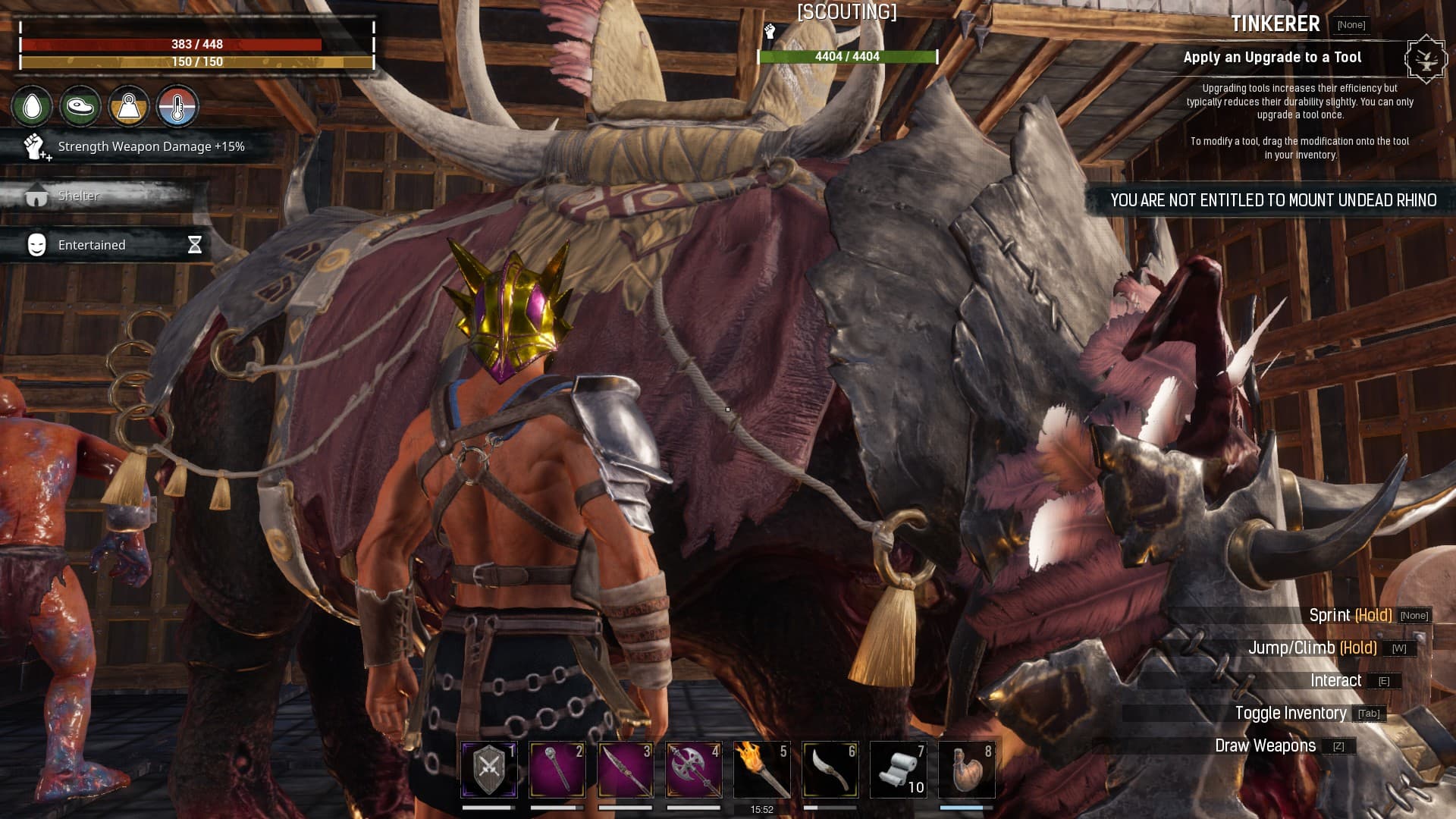1456x819 pixels.
Task: Click the thermometer temperature icon
Action: (177, 107)
